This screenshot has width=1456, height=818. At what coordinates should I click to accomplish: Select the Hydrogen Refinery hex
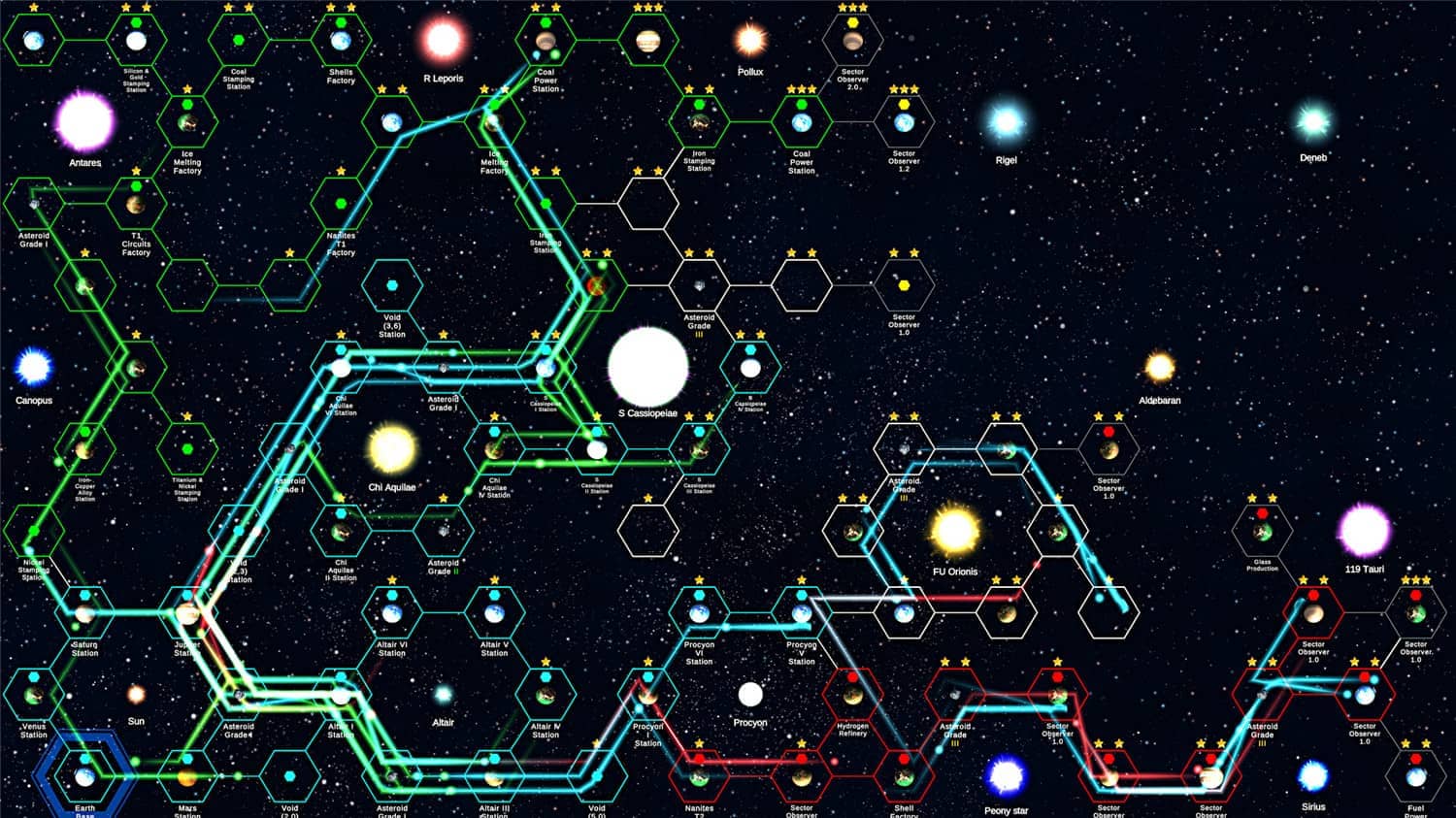click(853, 697)
